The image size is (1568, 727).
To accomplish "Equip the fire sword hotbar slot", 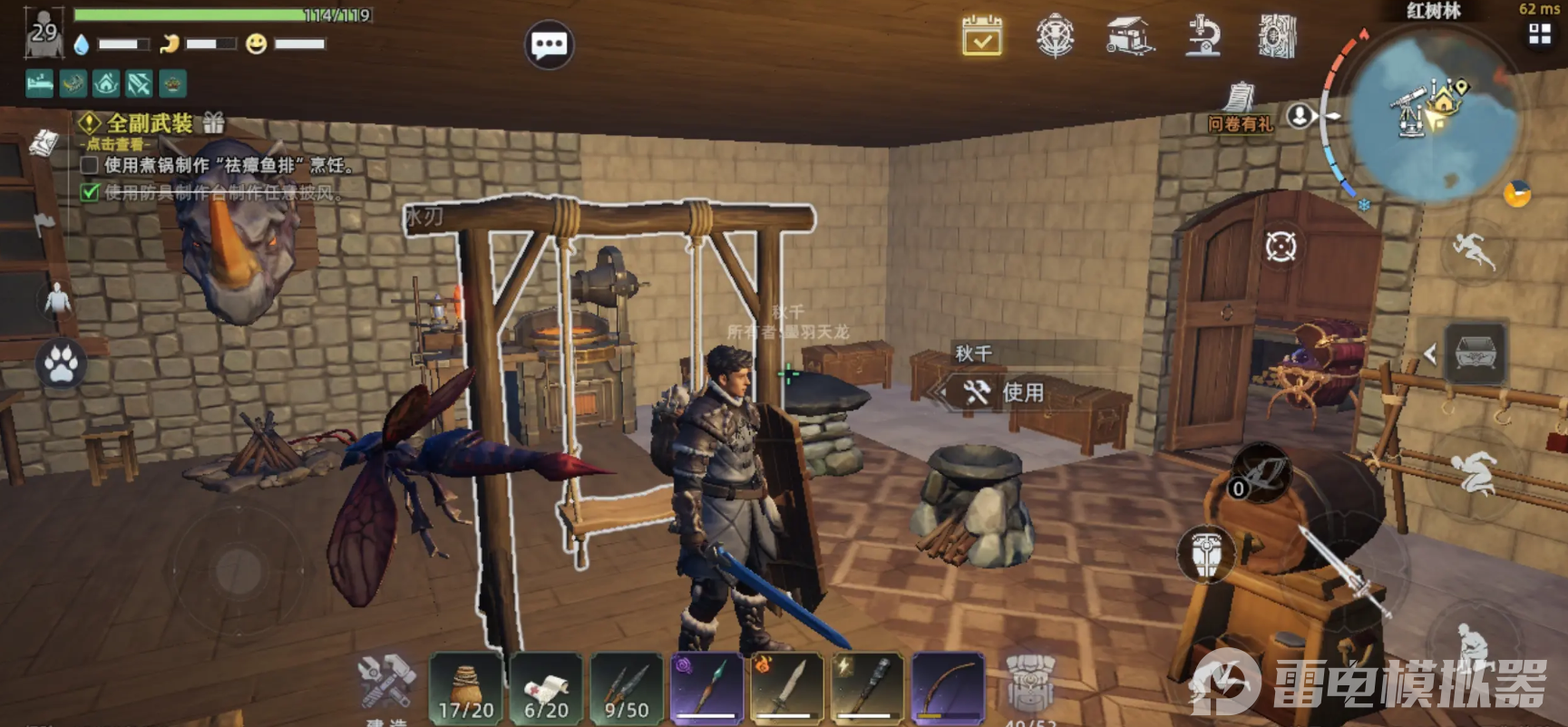I will [786, 689].
